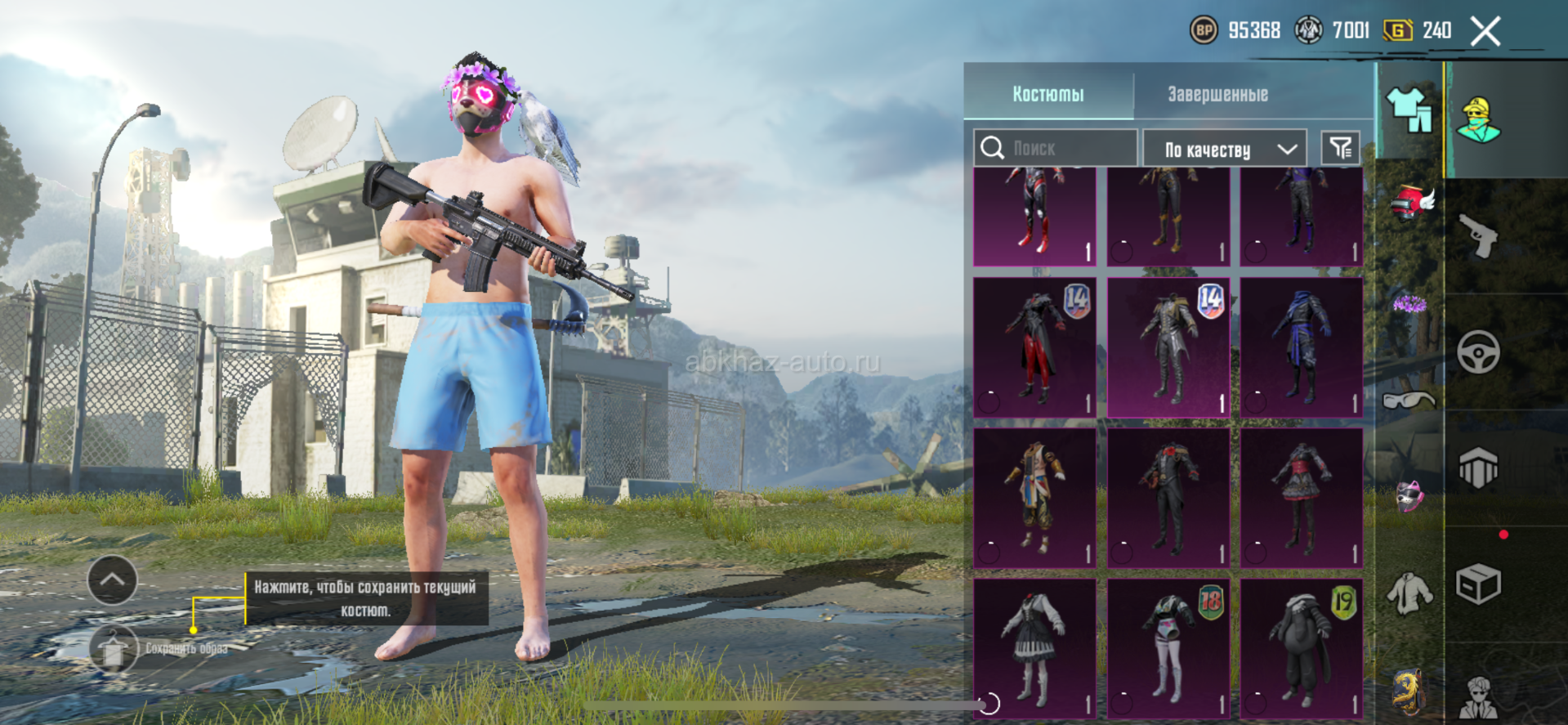
Task: Open the vehicles category with steering wheel icon
Action: [x=1478, y=352]
